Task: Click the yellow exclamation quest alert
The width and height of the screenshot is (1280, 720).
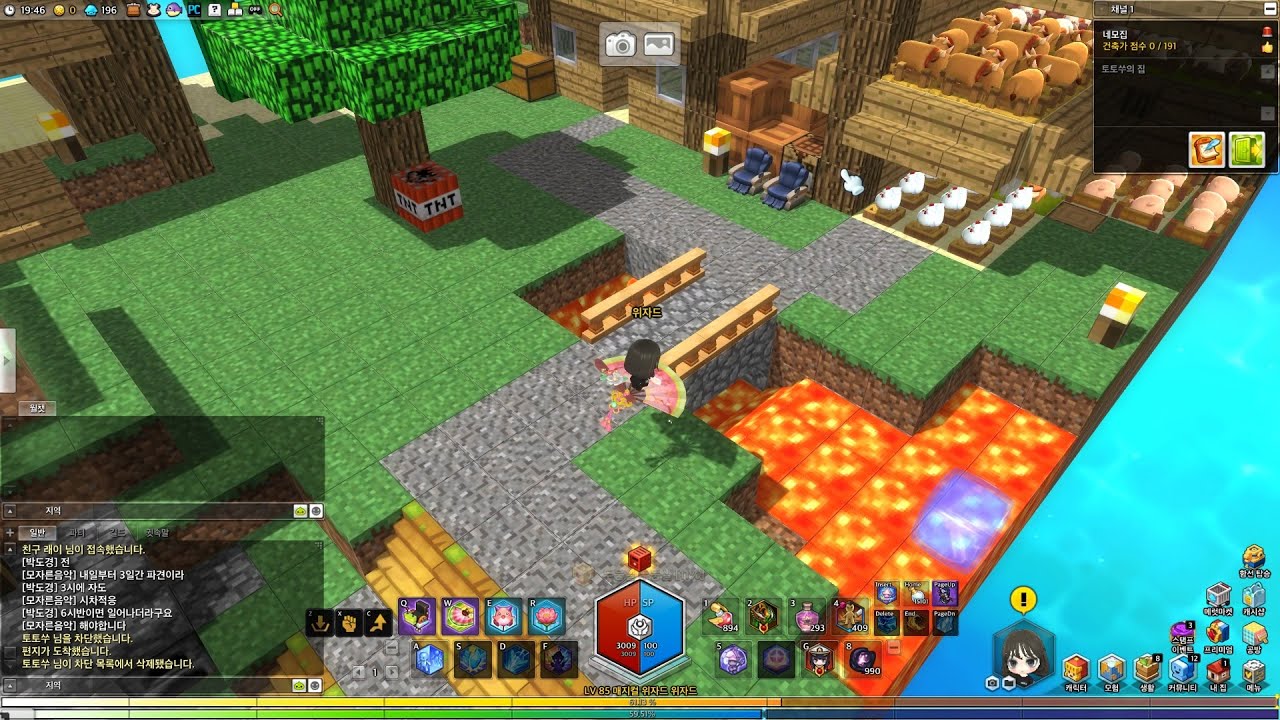Action: (x=1023, y=600)
